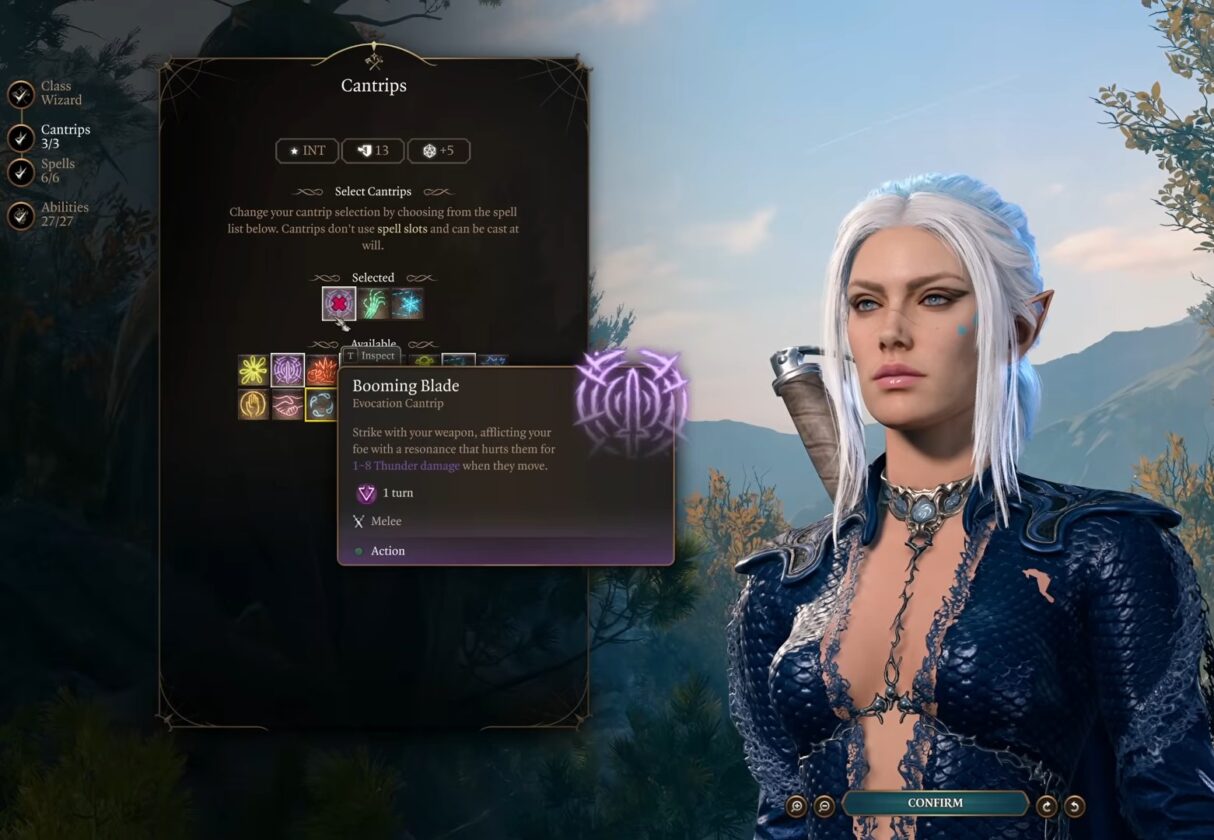
Task: Pick the purple Booming Blade cantrip
Action: [288, 370]
